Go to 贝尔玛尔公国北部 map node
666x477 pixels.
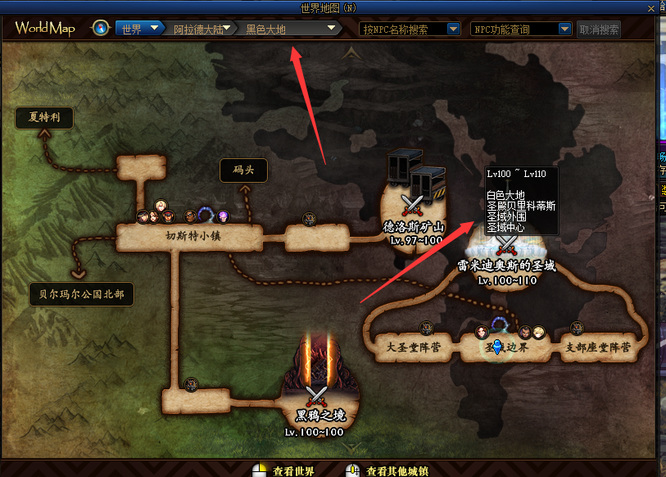(81, 295)
